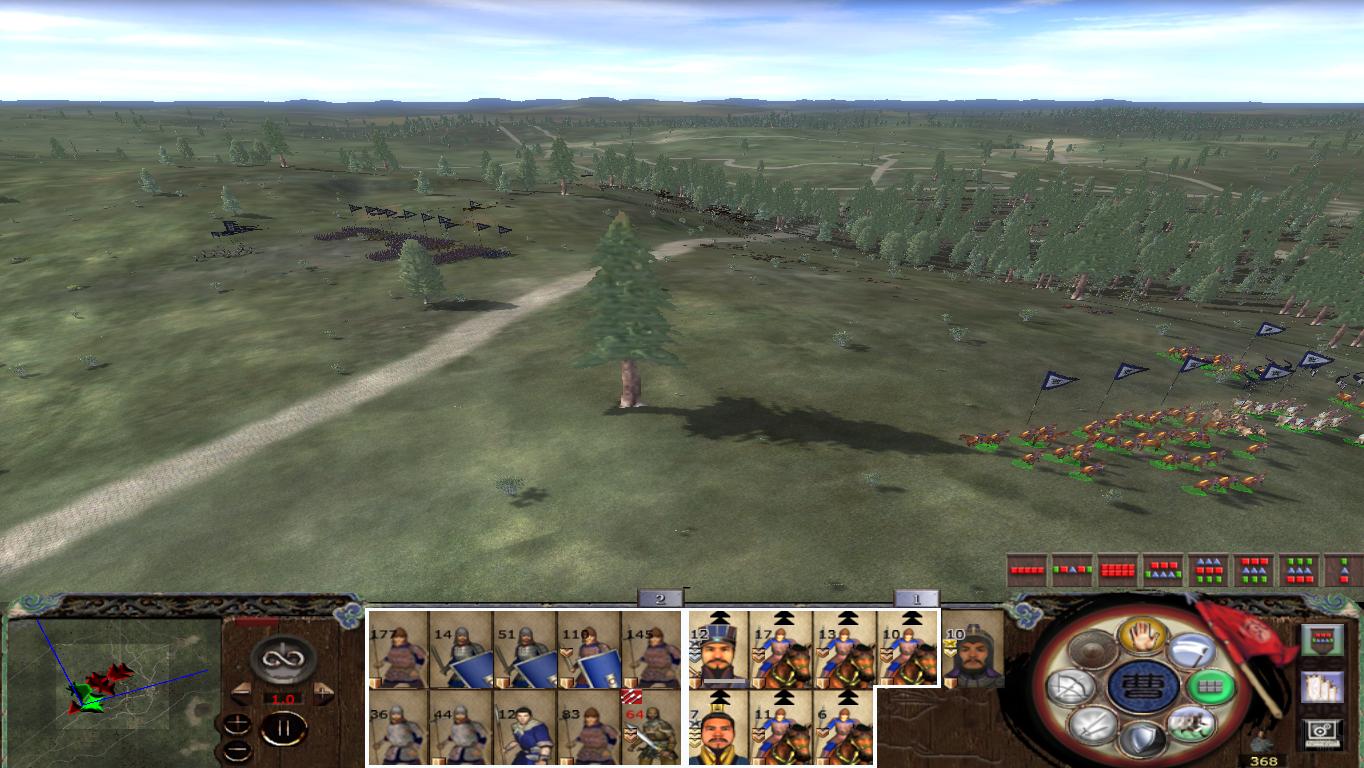Toggle the infinity loop camera control
1364x768 pixels.
[x=284, y=658]
